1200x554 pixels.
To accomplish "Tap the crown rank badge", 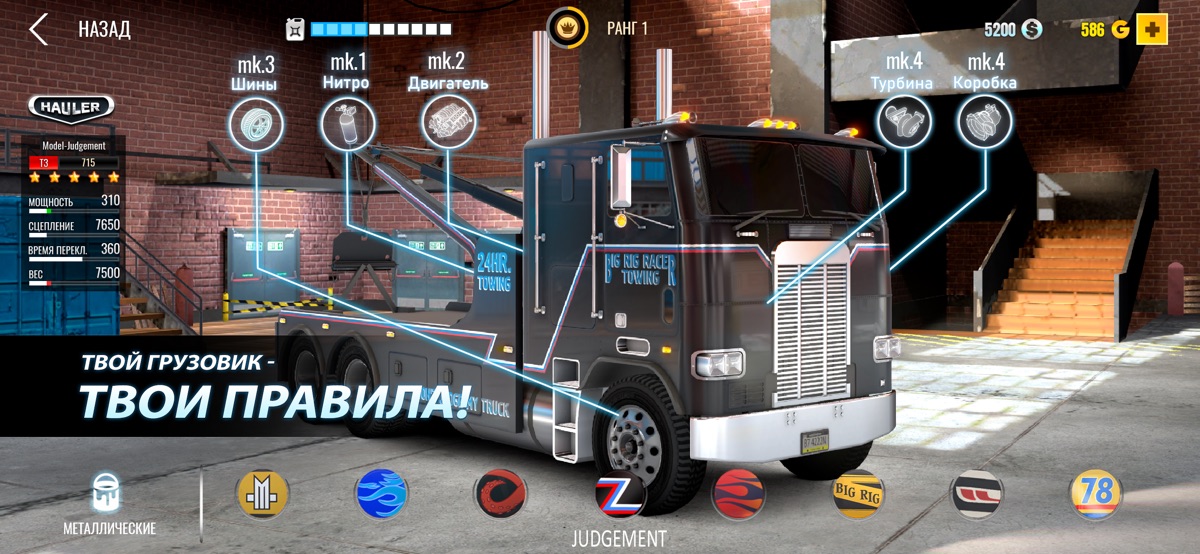I will tap(567, 28).
